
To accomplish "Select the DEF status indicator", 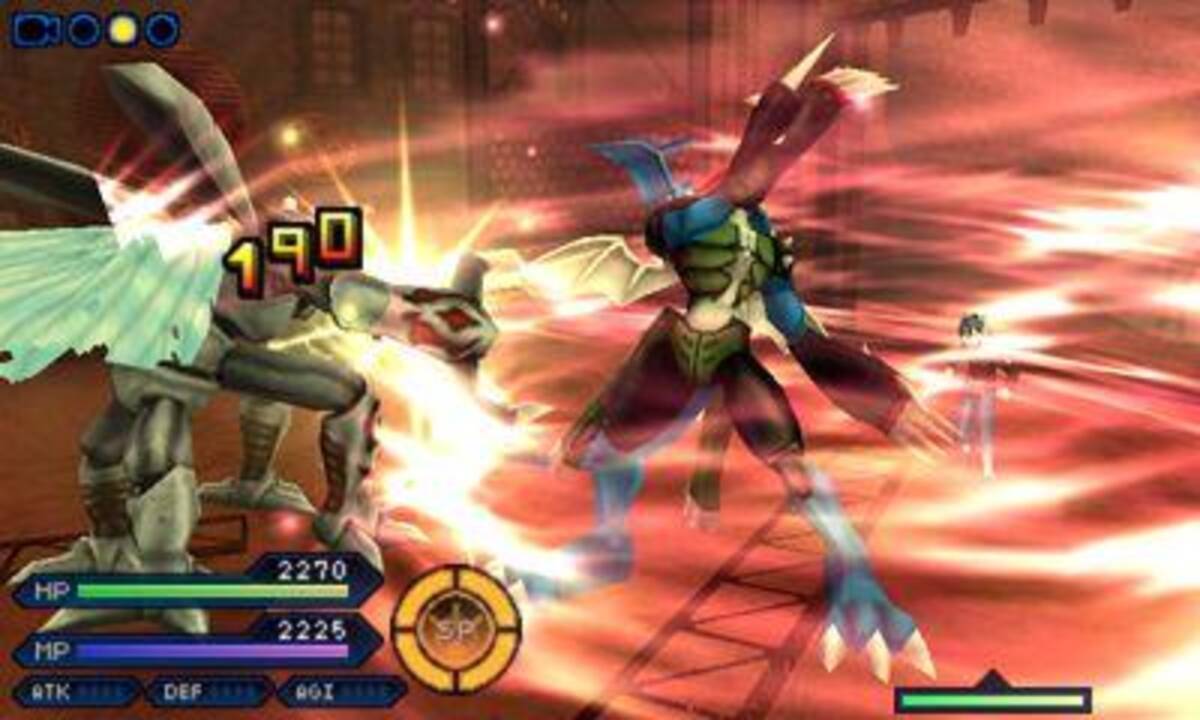I will point(208,691).
